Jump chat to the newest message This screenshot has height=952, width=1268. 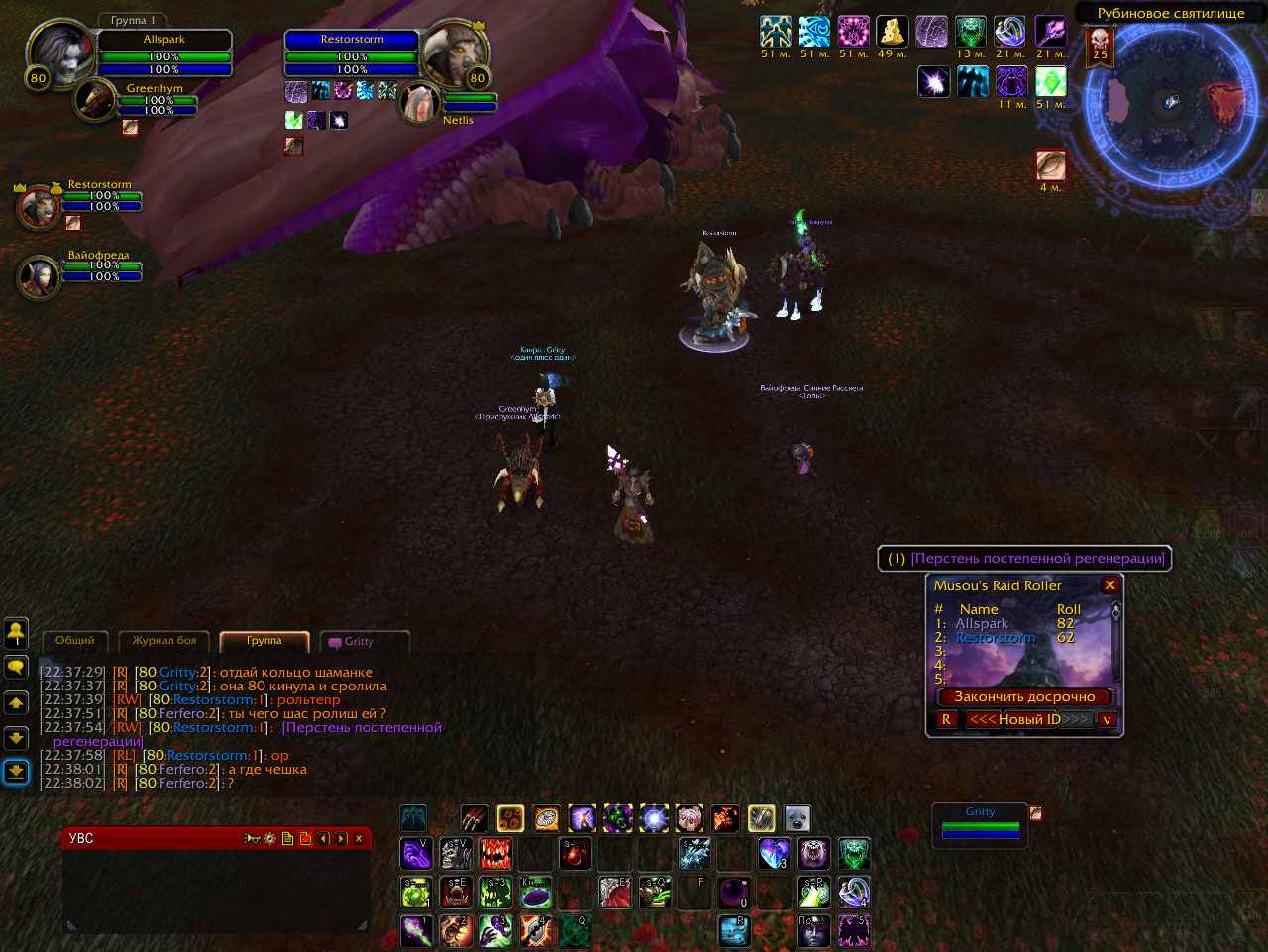[x=16, y=771]
